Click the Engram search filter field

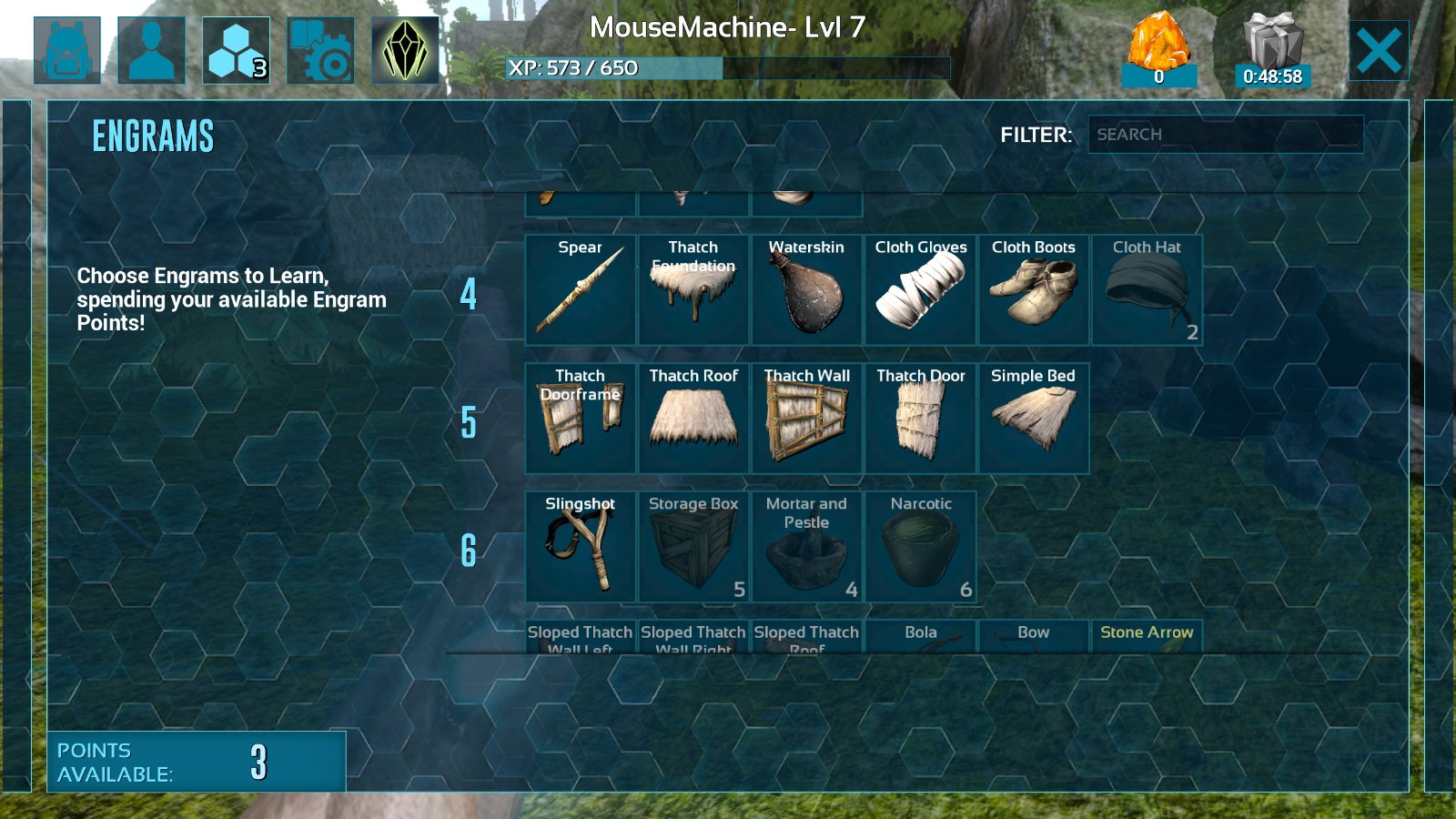pos(1225,135)
